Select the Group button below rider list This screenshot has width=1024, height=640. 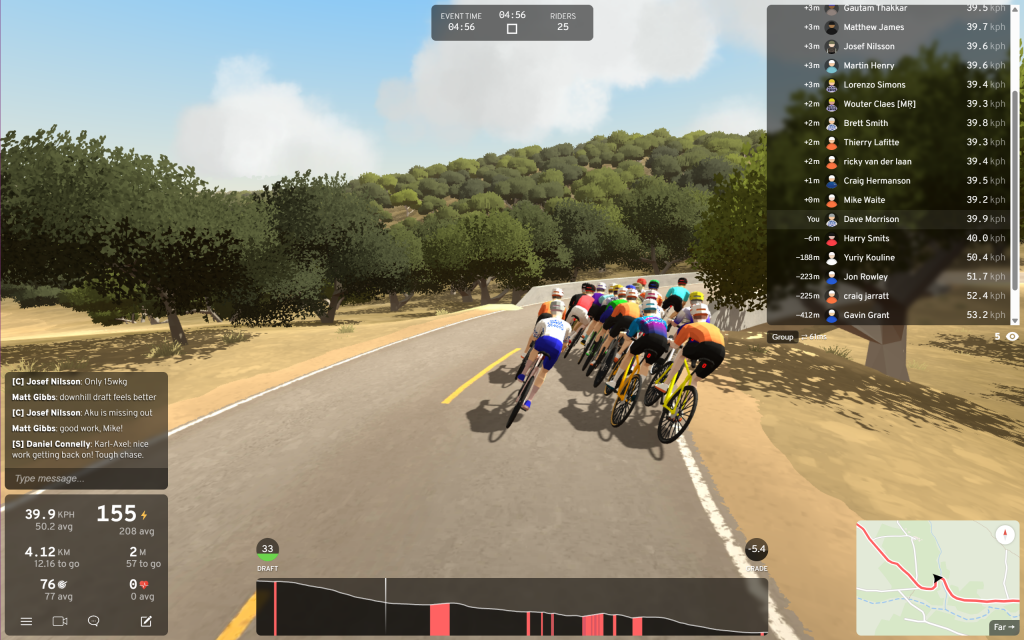click(782, 337)
